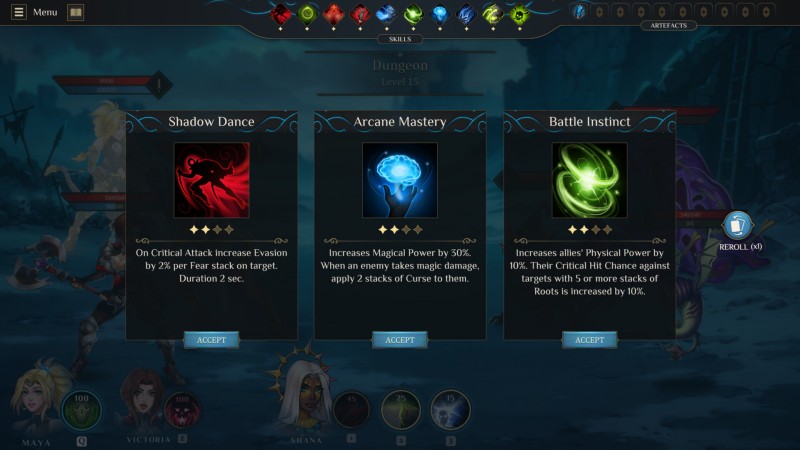Select the Shadow Dance skill artwork
Screen dimensions: 800x450
click(211, 180)
